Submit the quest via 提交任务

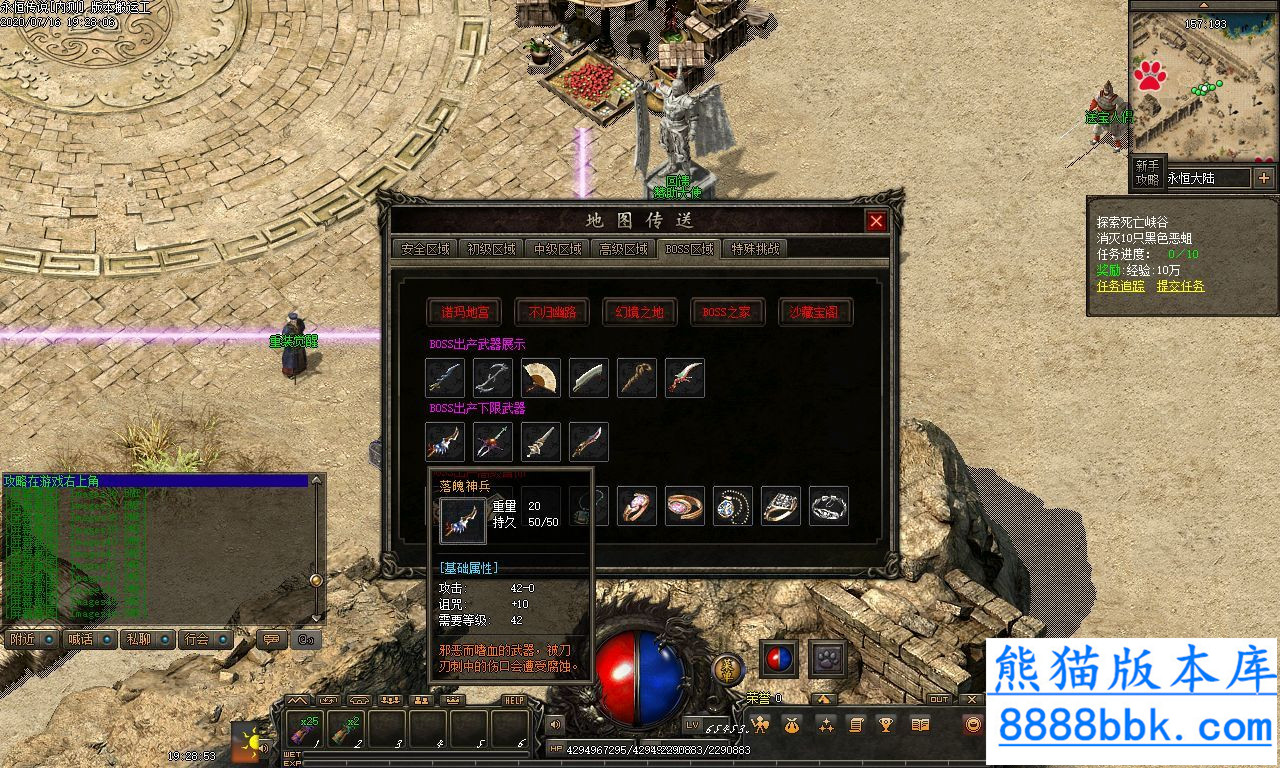(x=1181, y=286)
